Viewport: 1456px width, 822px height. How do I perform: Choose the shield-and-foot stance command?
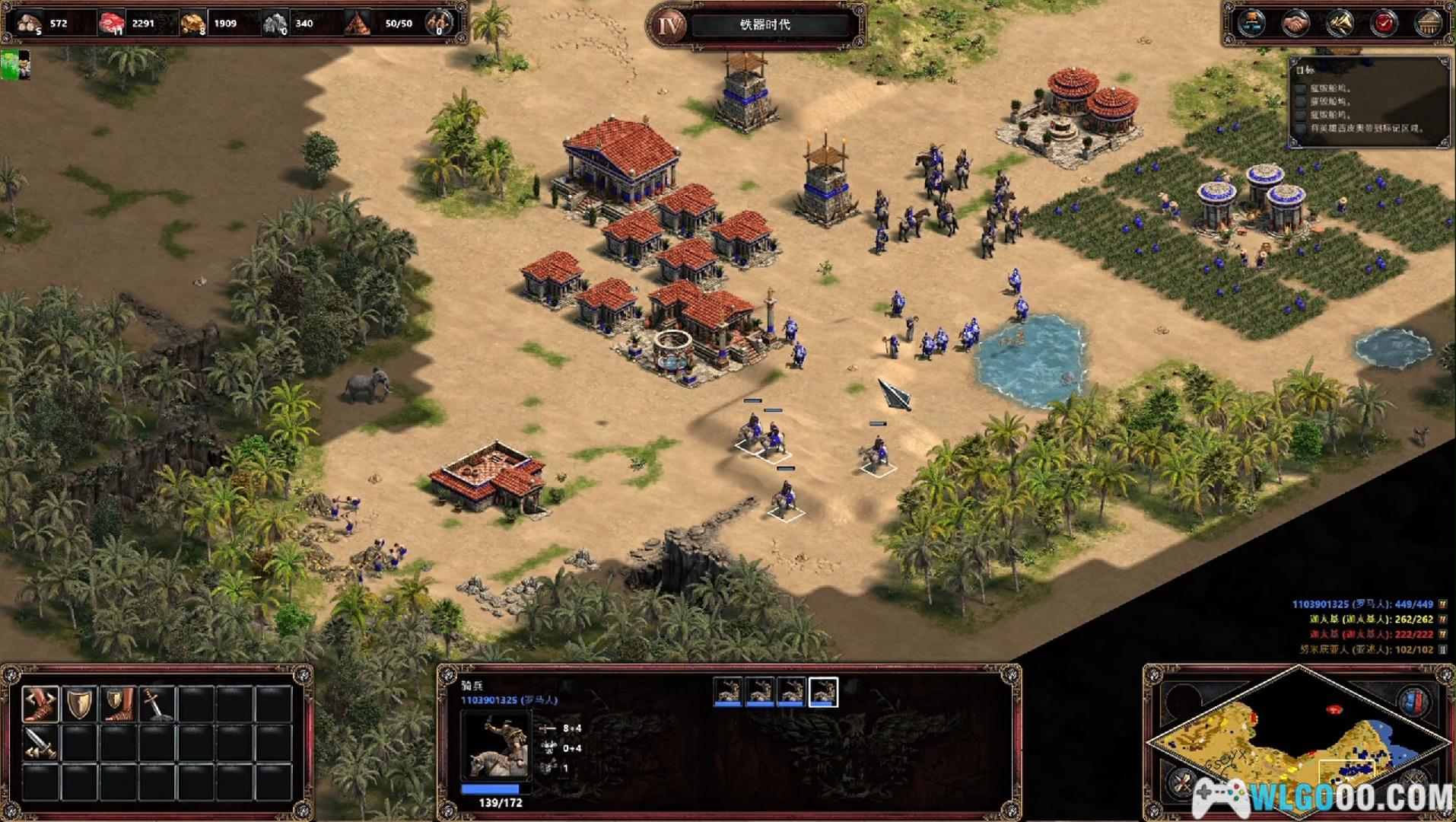point(118,703)
